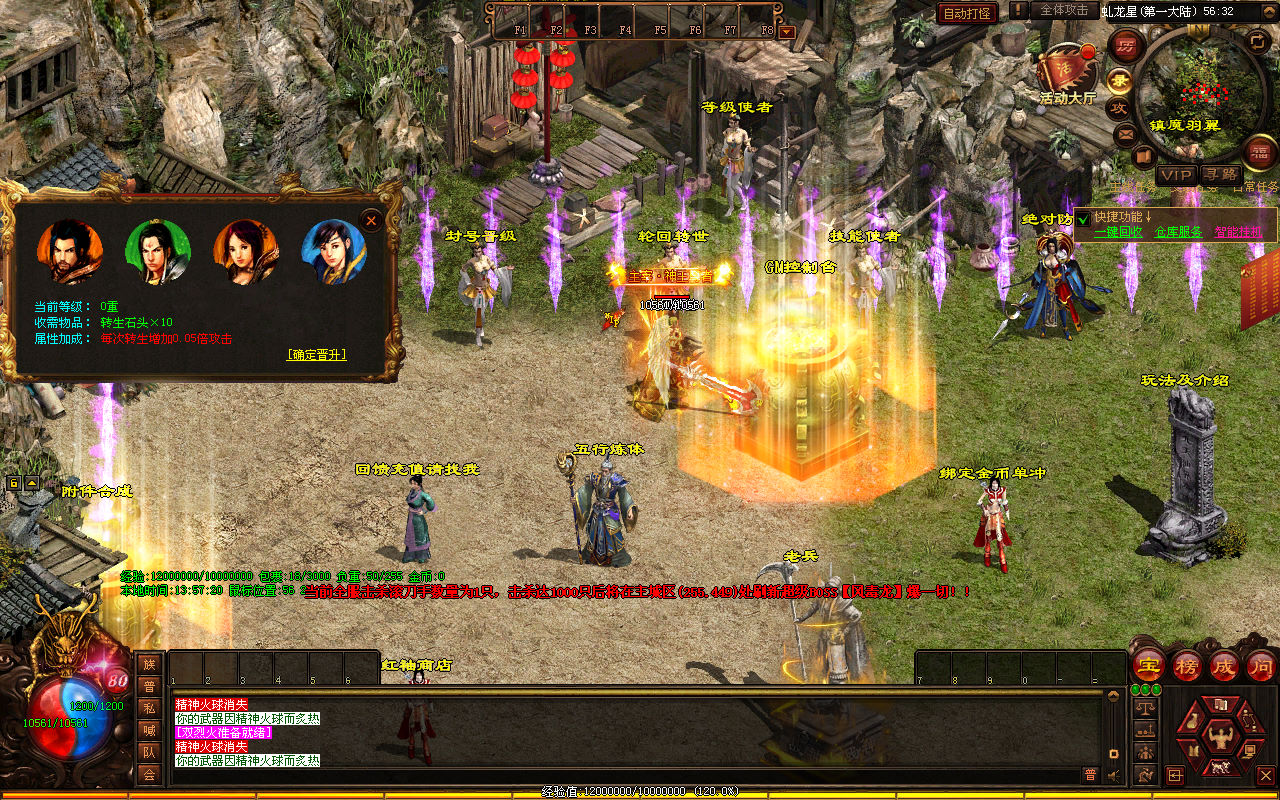The width and height of the screenshot is (1280, 800).
Task: Select the orange-background warrior portrait
Action: pyautogui.click(x=70, y=252)
